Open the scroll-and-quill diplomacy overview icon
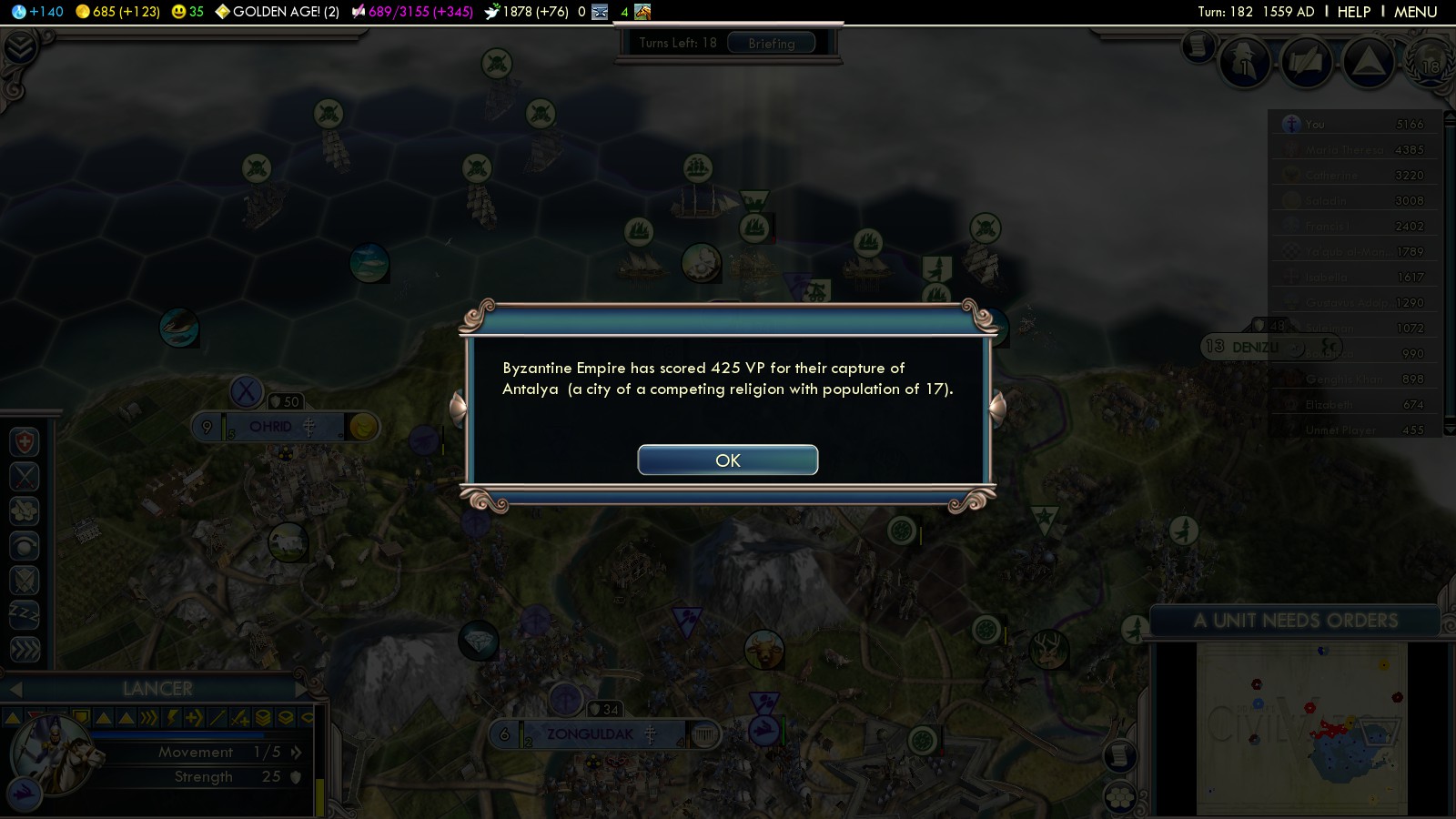This screenshot has height=819, width=1456. point(1307,64)
